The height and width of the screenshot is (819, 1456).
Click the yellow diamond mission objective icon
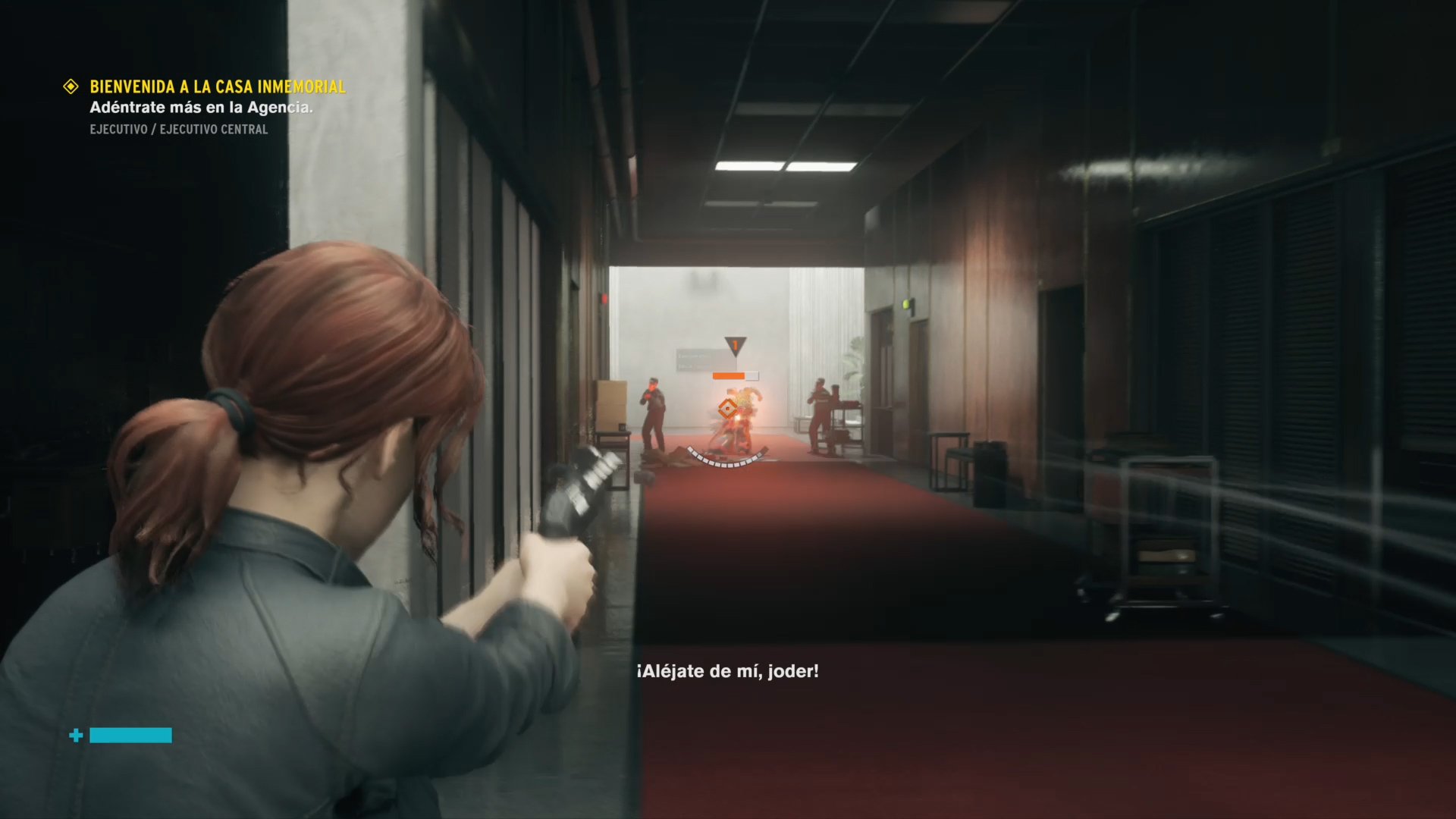(71, 86)
